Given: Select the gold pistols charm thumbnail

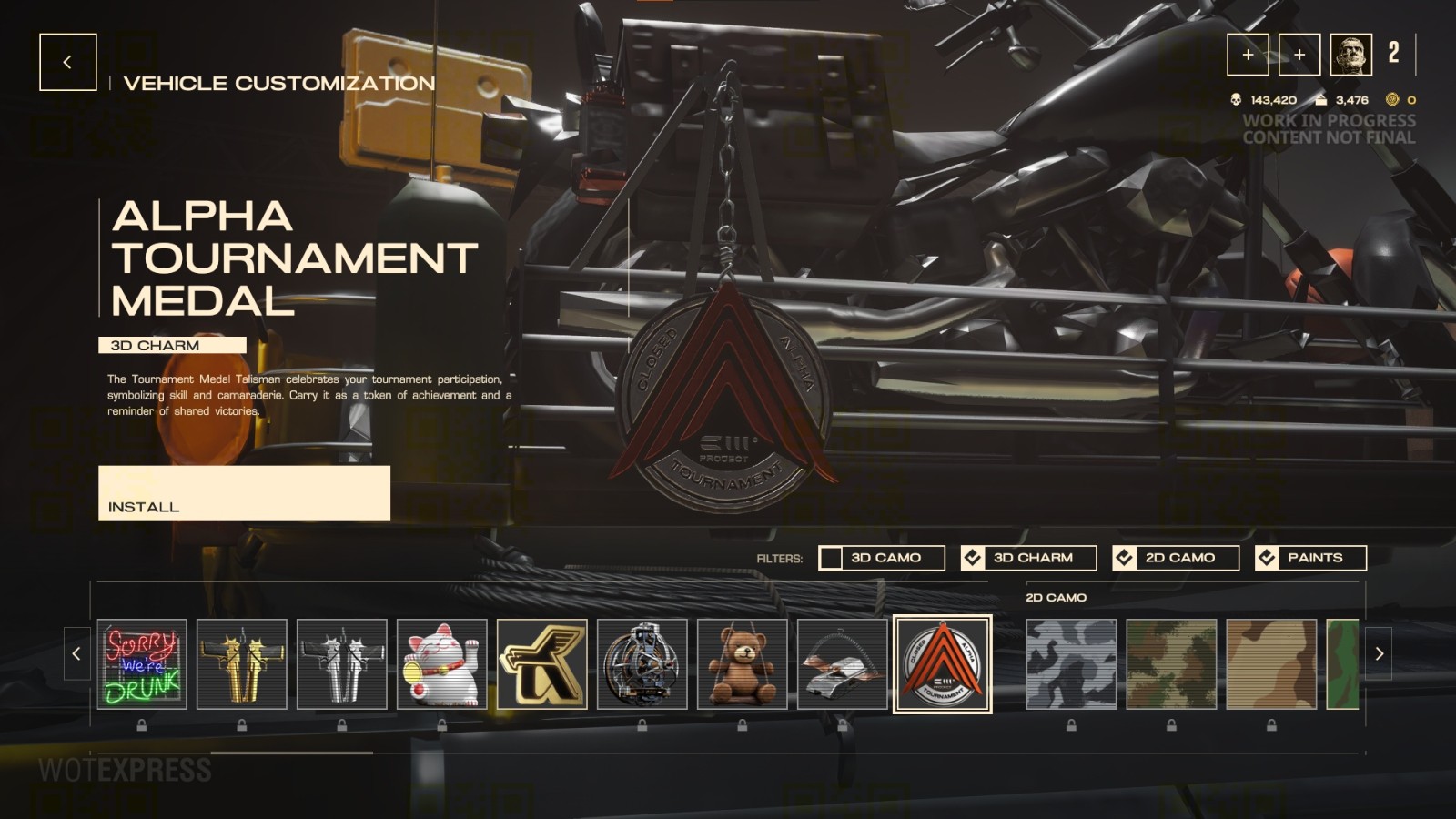Looking at the screenshot, I should point(240,665).
